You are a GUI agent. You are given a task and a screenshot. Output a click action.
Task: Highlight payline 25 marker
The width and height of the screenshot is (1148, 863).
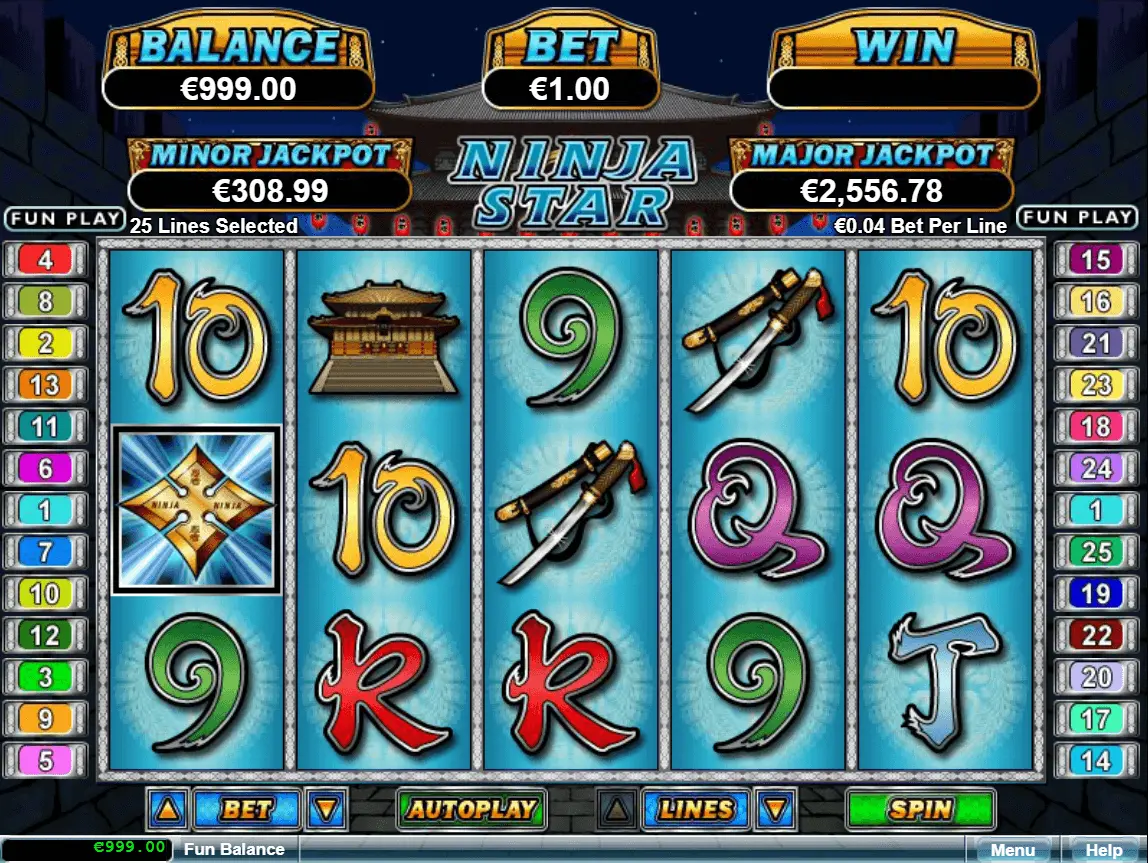(1096, 551)
